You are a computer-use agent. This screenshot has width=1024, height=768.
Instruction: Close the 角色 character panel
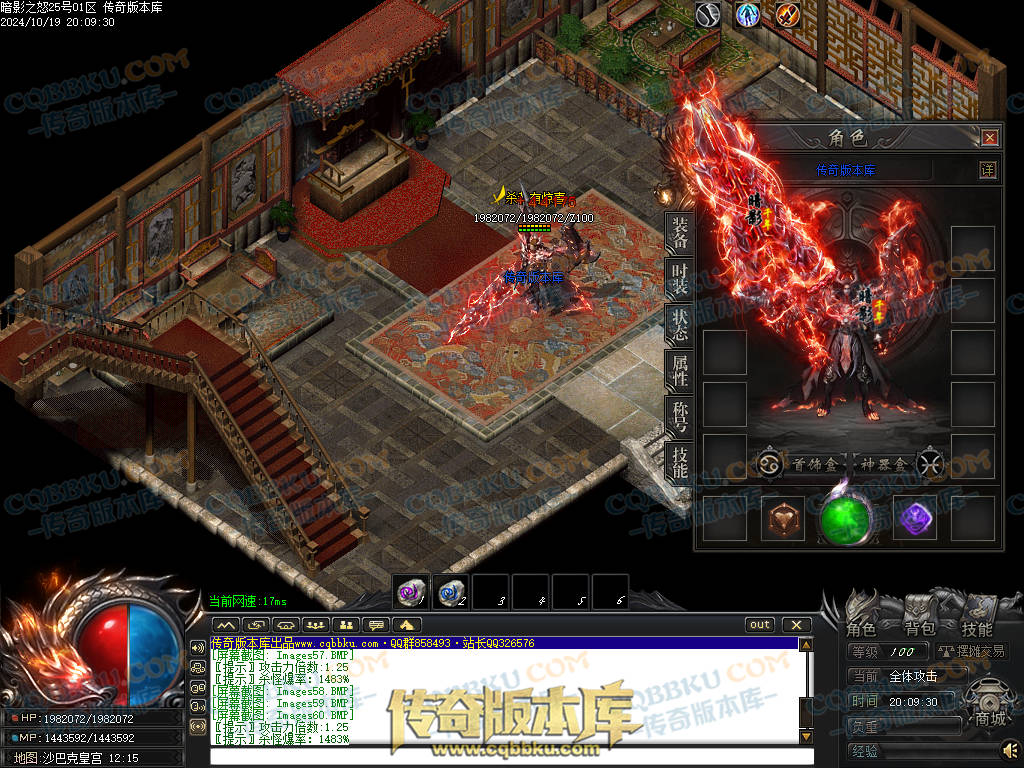tap(989, 138)
